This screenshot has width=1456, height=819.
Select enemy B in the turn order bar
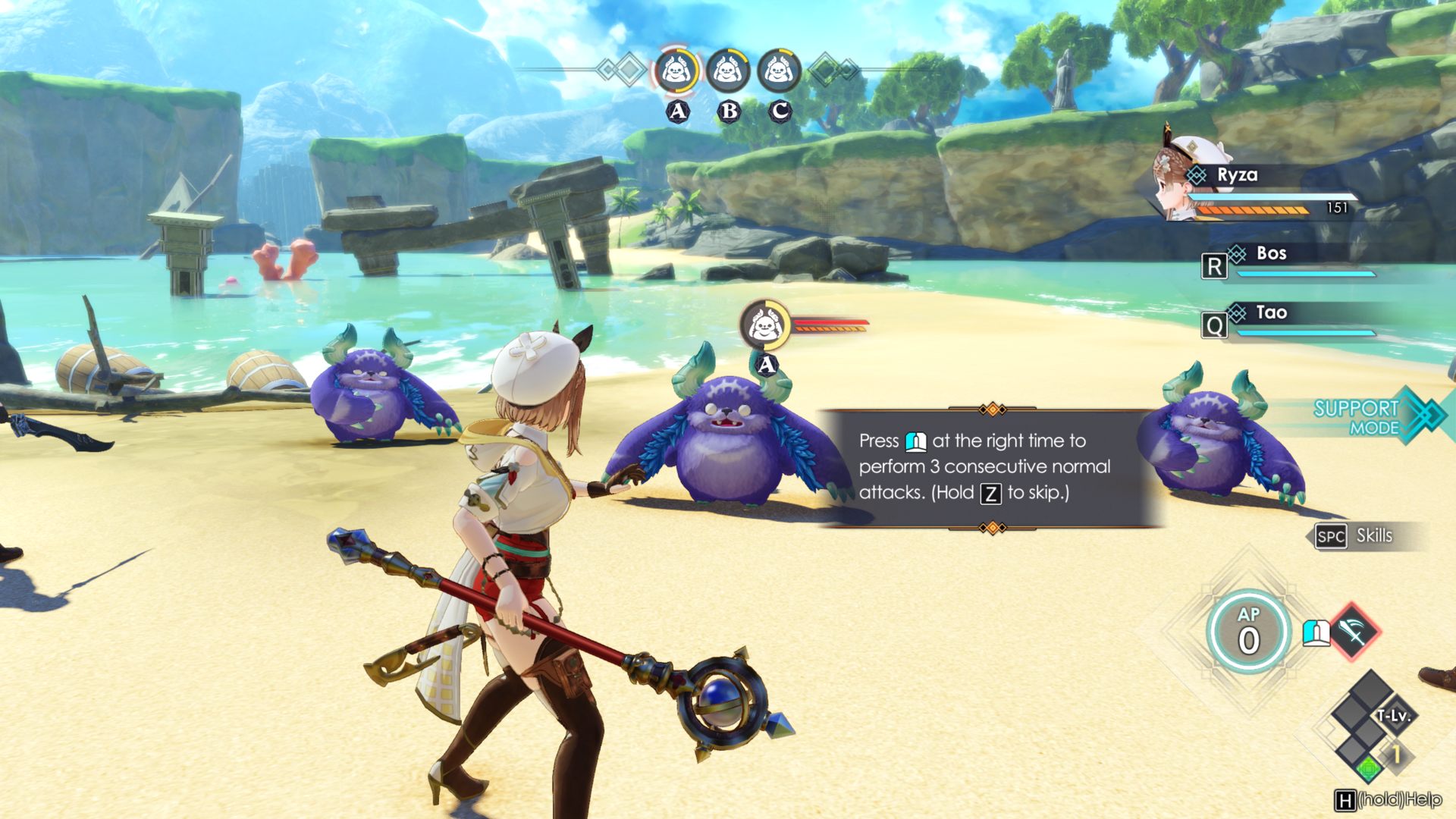point(727,72)
